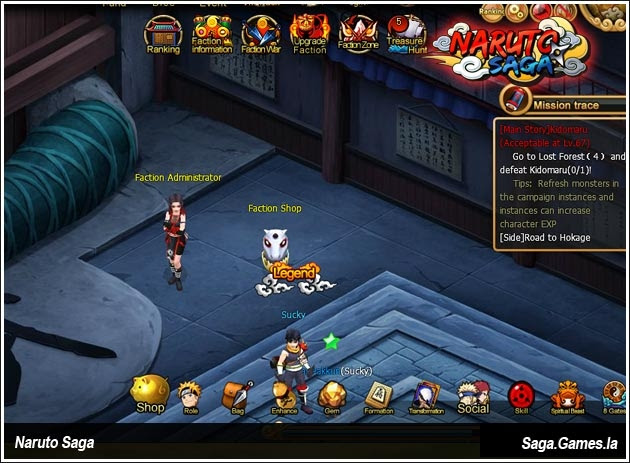Open the Ranking menu icon
The width and height of the screenshot is (630, 463).
pos(163,31)
